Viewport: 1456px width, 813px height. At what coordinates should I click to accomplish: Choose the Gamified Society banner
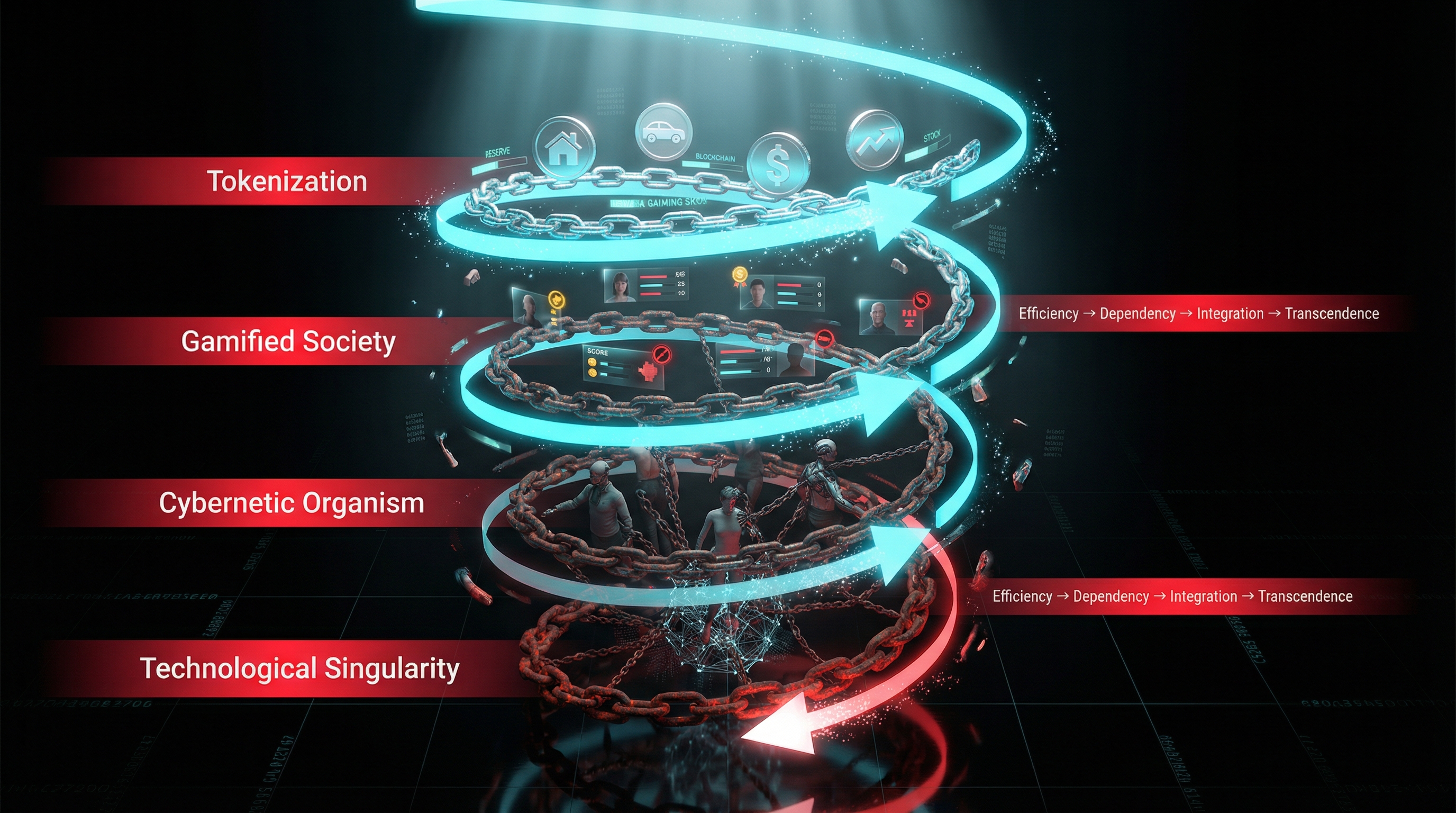pos(288,341)
